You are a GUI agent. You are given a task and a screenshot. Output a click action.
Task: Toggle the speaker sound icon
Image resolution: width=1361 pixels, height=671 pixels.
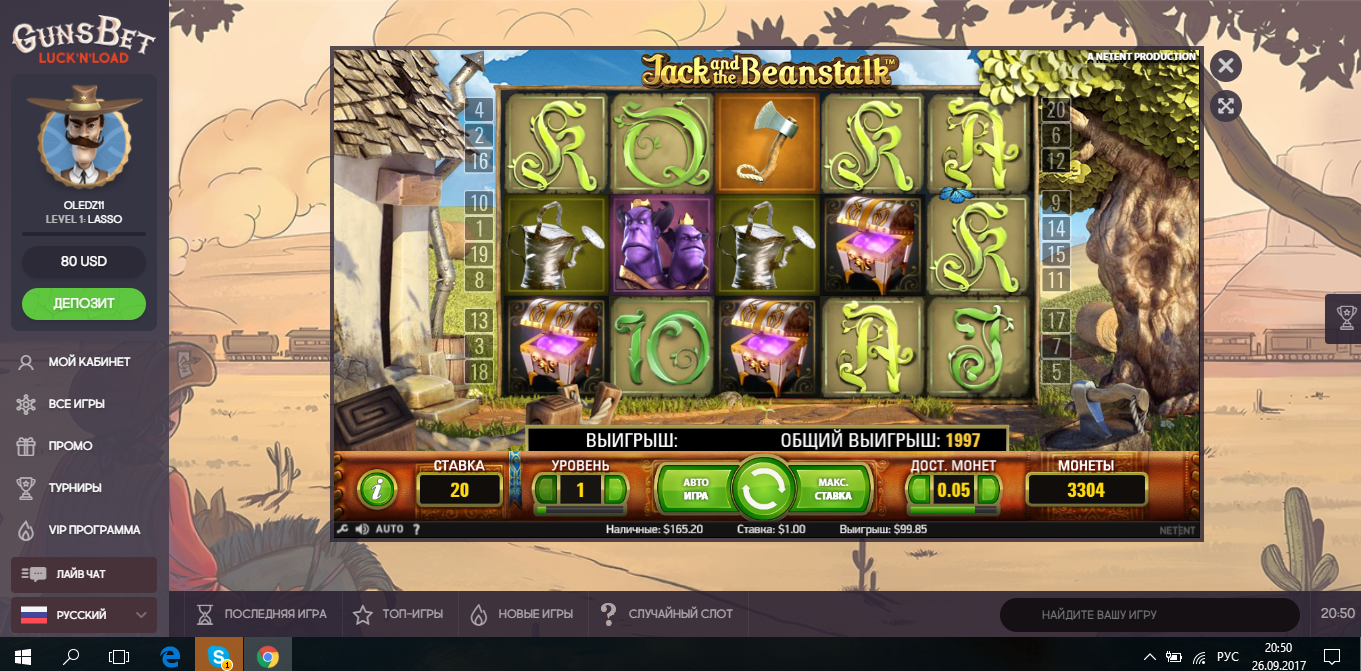pyautogui.click(x=361, y=529)
